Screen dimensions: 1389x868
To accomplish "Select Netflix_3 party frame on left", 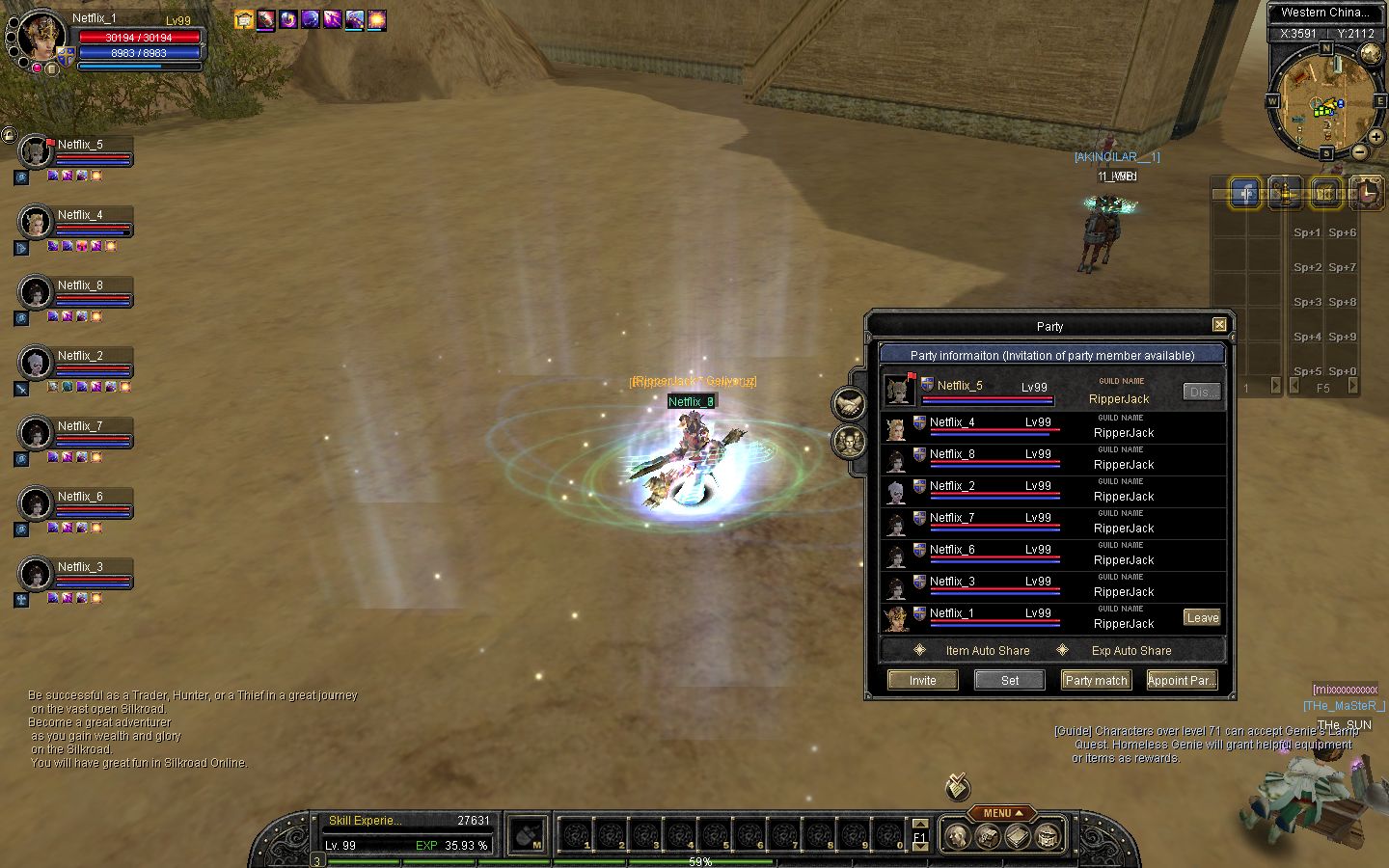I will pyautogui.click(x=75, y=575).
